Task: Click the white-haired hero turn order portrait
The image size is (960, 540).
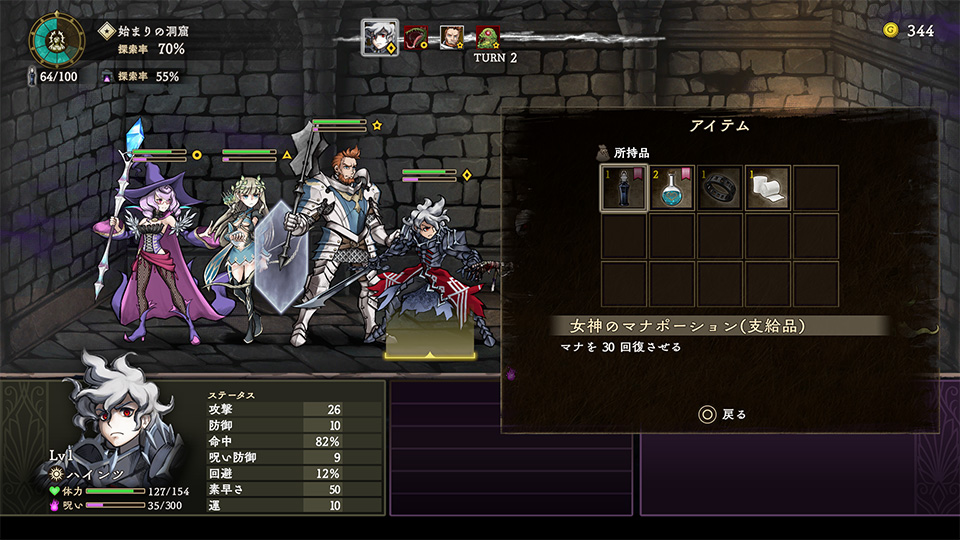Action: tap(379, 37)
